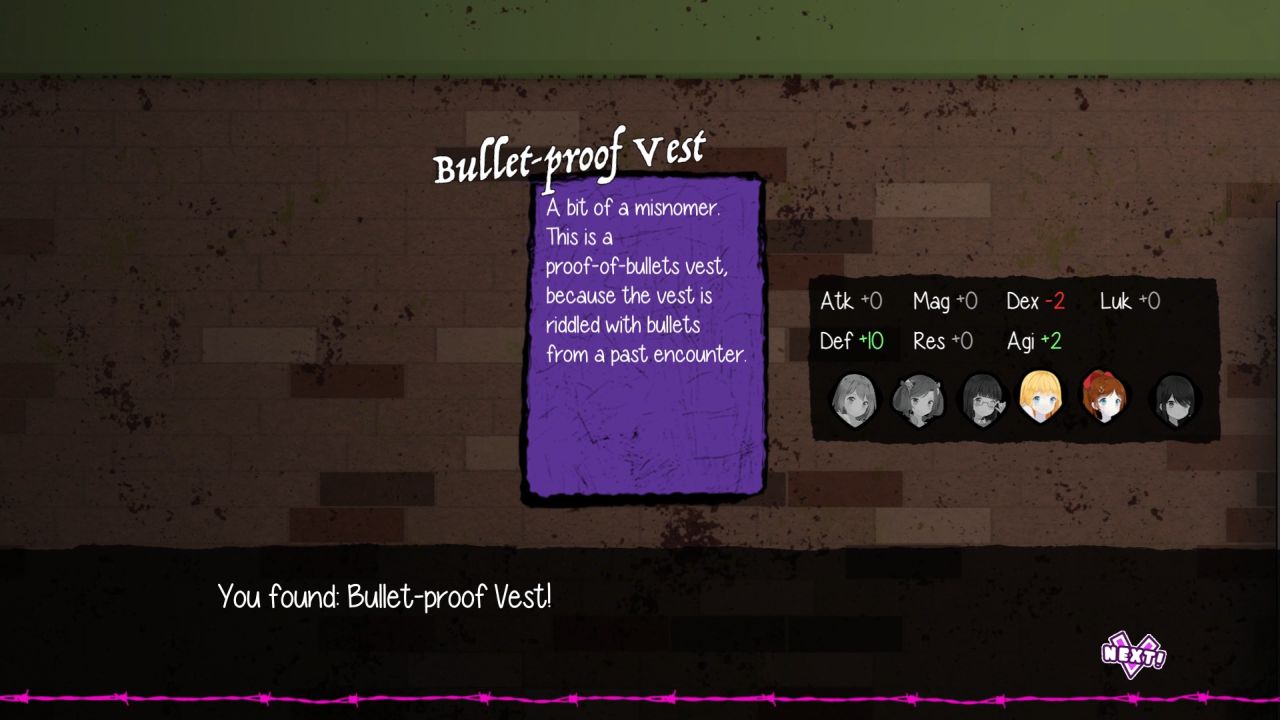Image resolution: width=1280 pixels, height=720 pixels.
Task: Click the Luk +0 stat entry
Action: tap(1130, 300)
